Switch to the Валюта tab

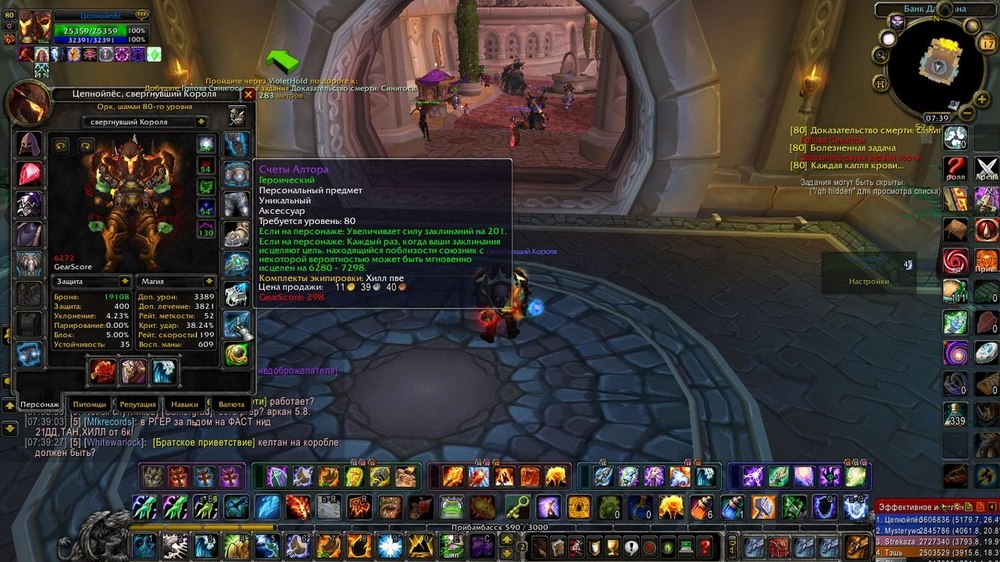point(232,404)
